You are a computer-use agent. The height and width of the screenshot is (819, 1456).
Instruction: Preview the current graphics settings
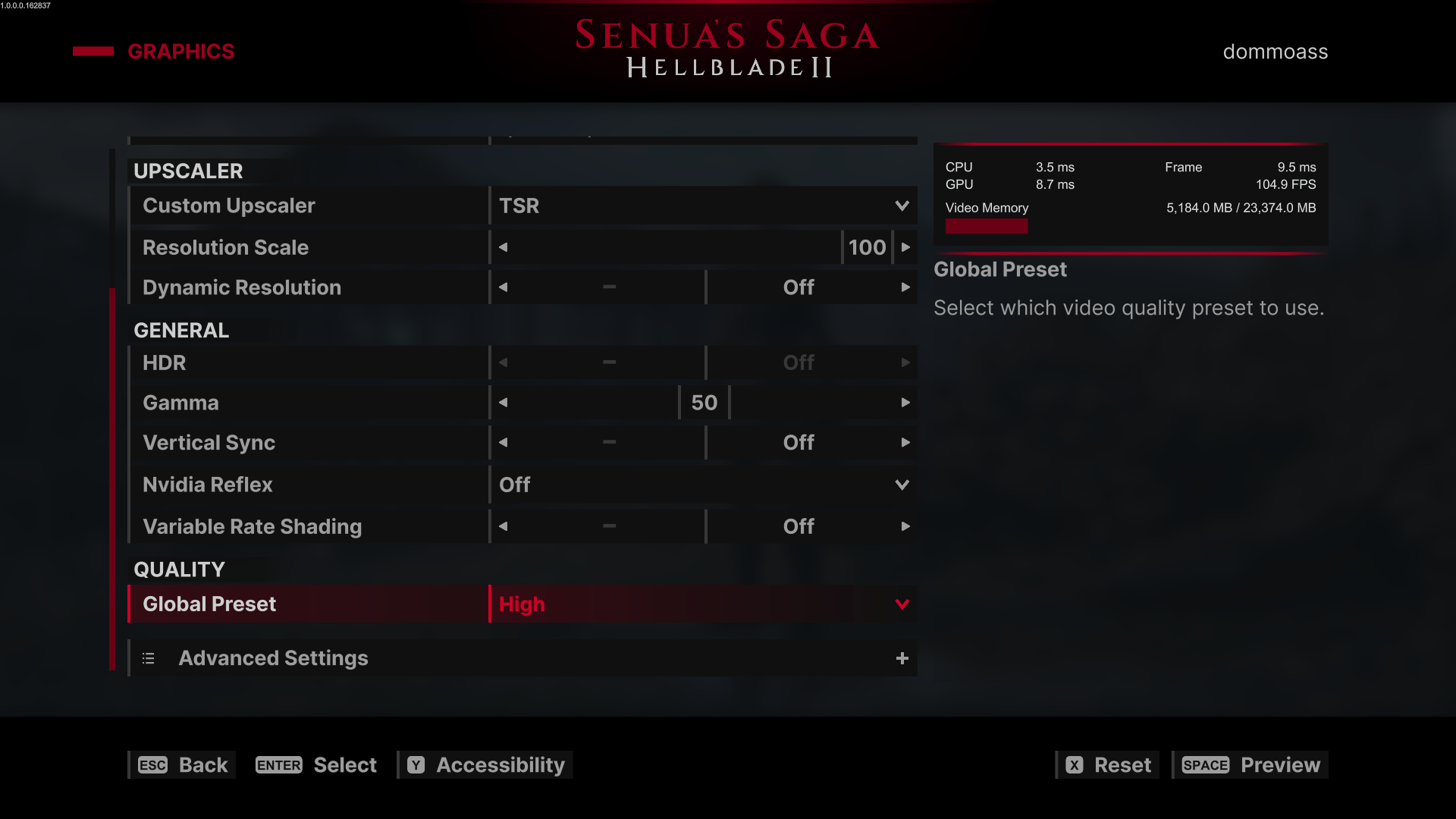1250,765
